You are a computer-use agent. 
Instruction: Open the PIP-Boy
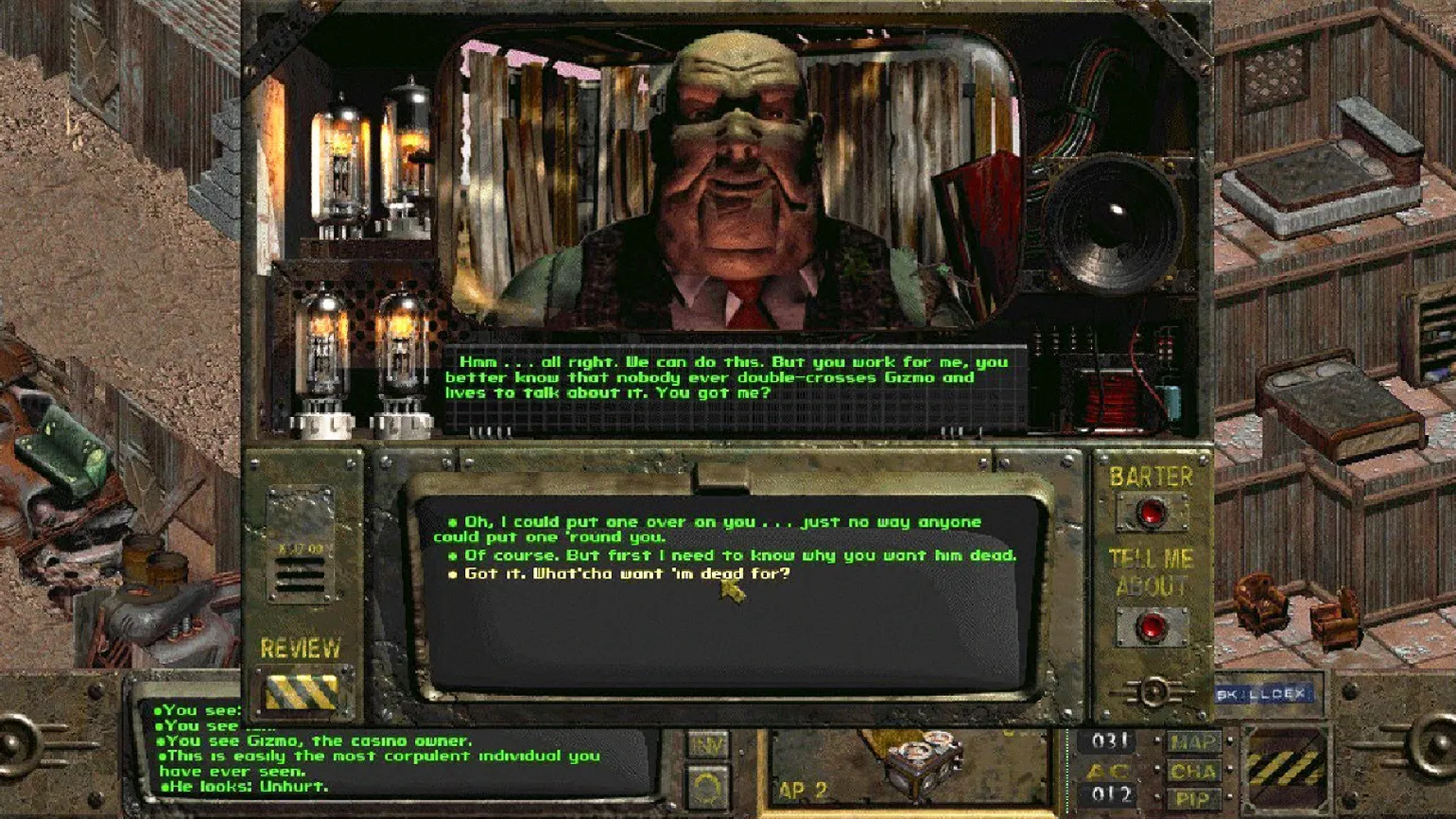1194,799
